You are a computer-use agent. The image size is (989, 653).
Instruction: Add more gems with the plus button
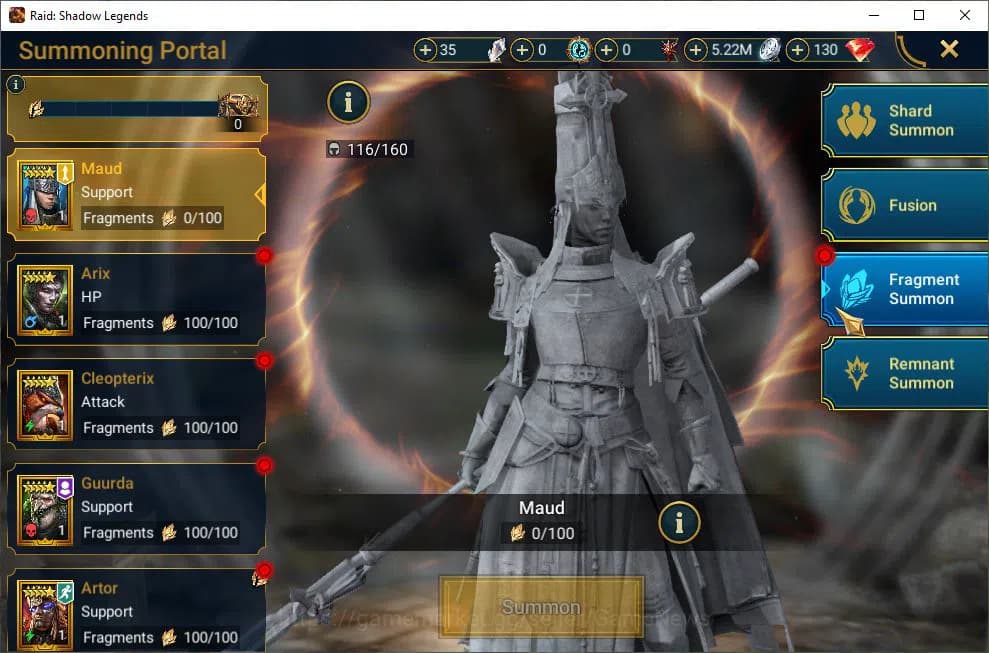click(798, 50)
